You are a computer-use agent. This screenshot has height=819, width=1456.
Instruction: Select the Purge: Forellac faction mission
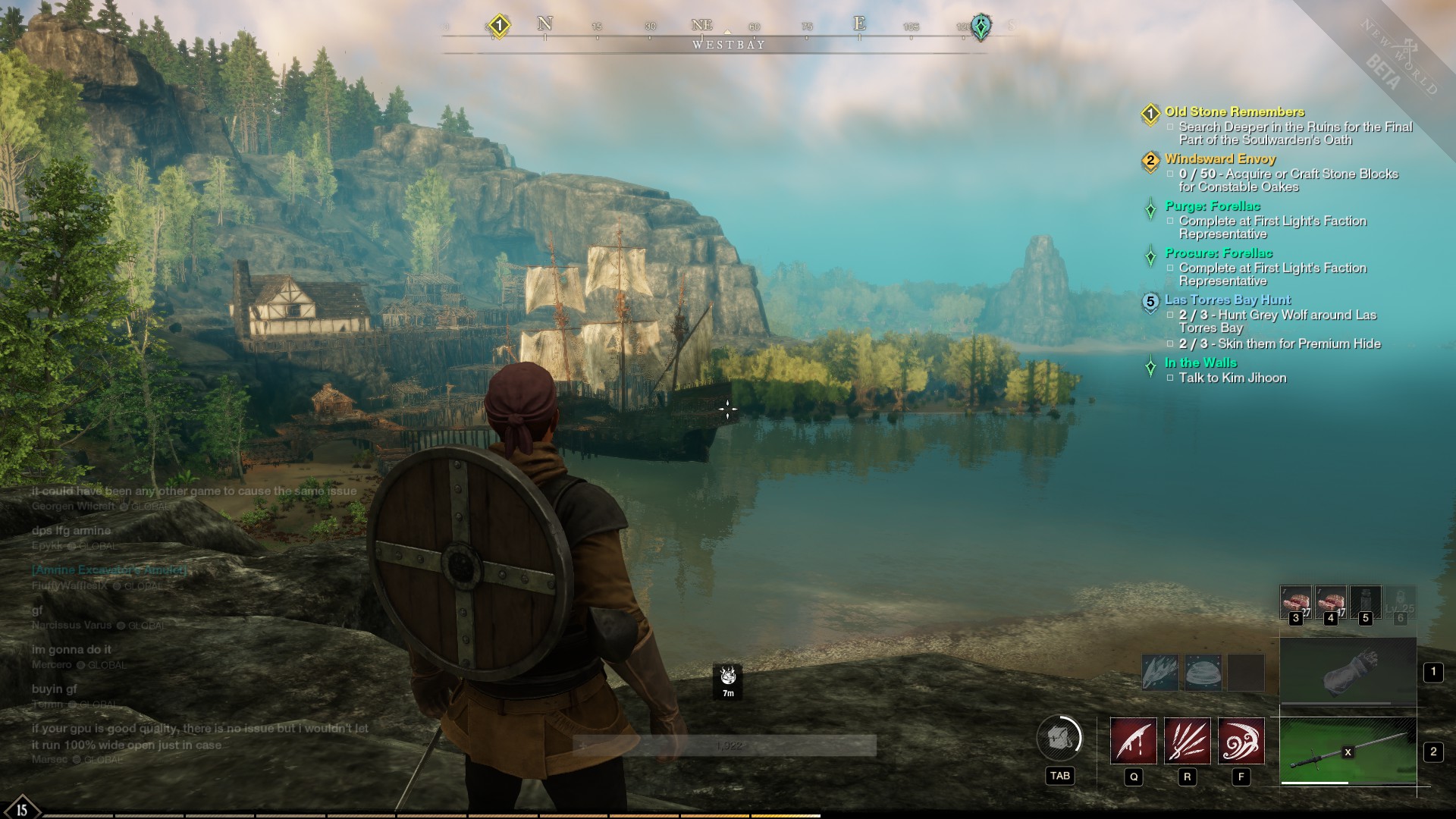click(x=1213, y=206)
